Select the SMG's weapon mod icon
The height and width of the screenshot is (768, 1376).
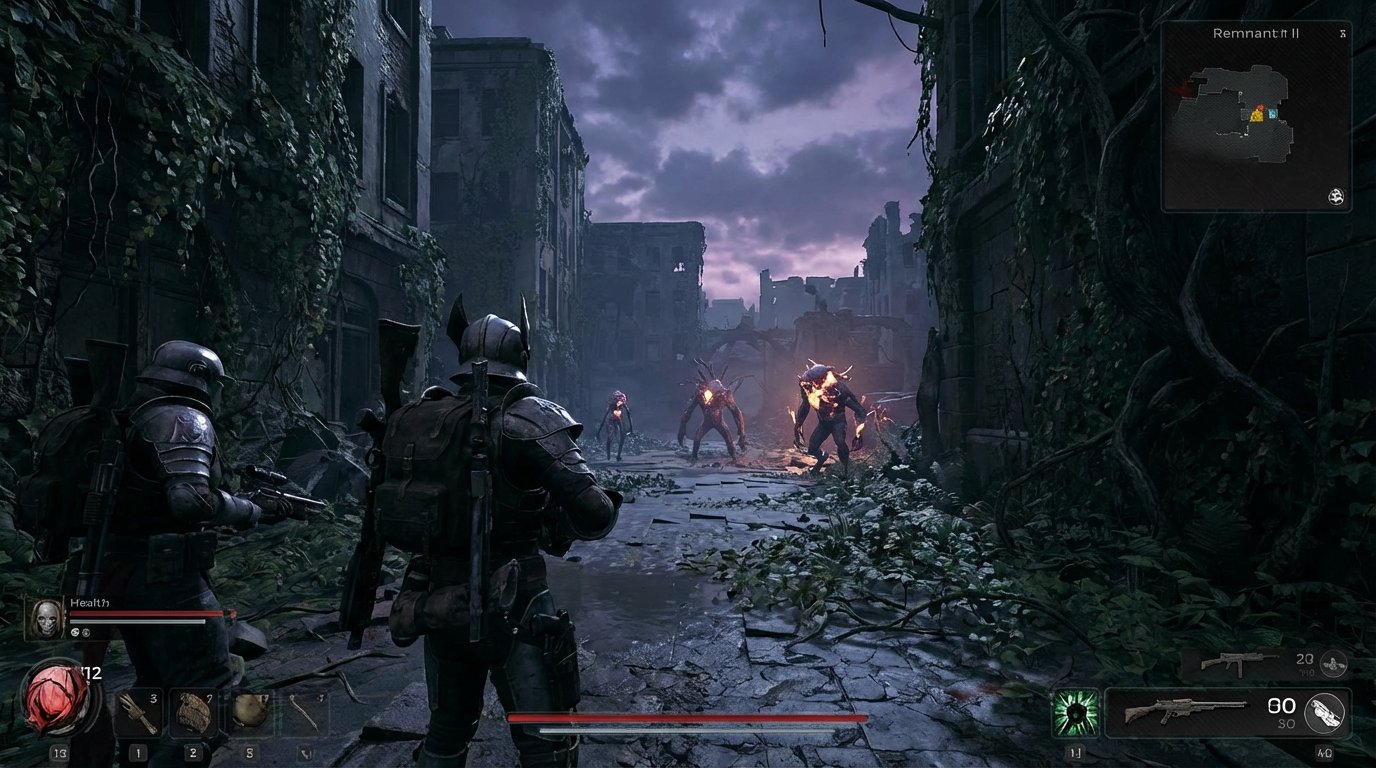point(1334,664)
